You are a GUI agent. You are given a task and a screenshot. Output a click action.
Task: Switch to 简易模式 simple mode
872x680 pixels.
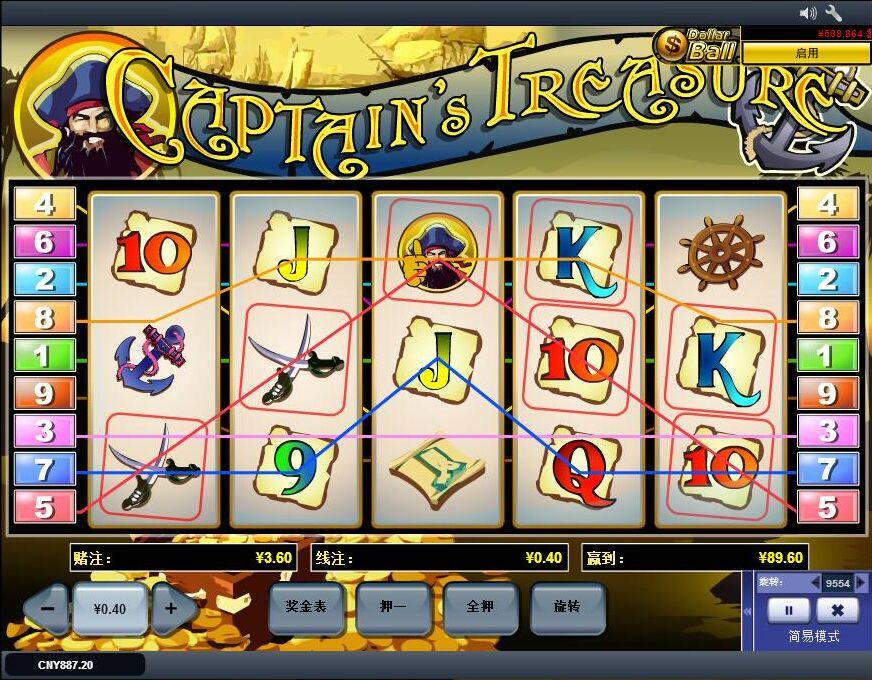[813, 636]
